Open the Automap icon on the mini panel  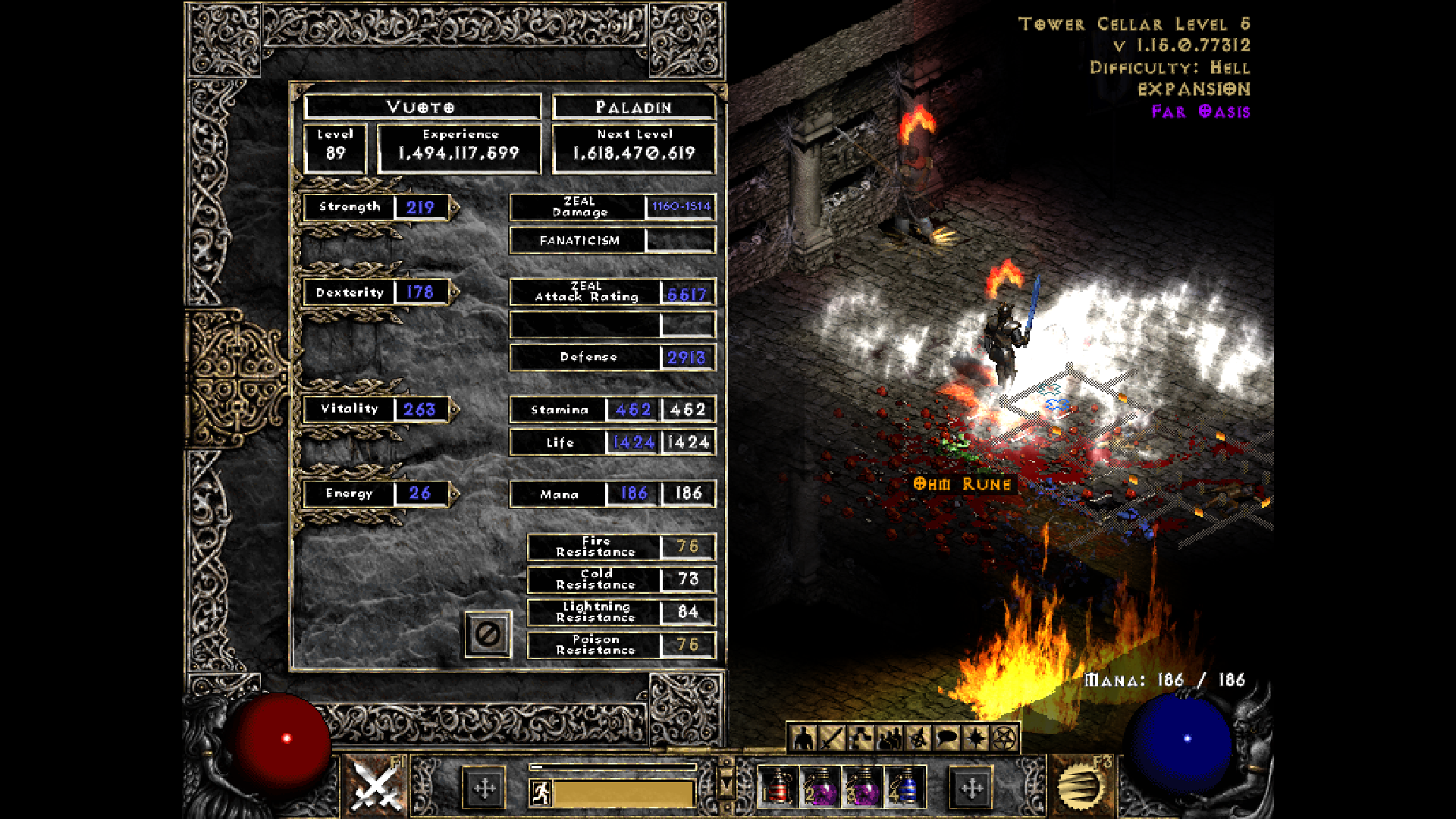tap(917, 738)
